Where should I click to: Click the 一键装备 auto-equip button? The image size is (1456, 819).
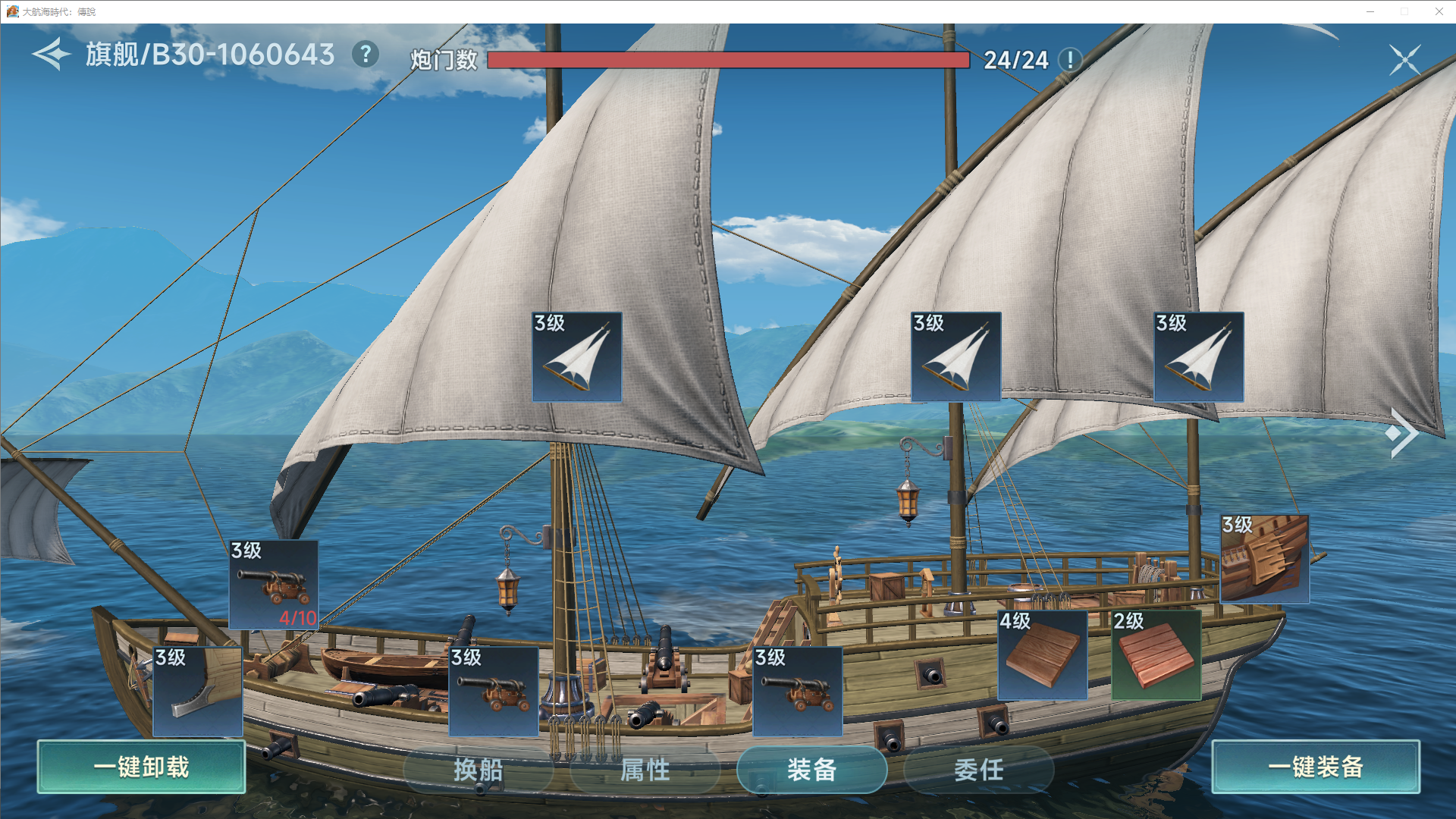click(1315, 767)
